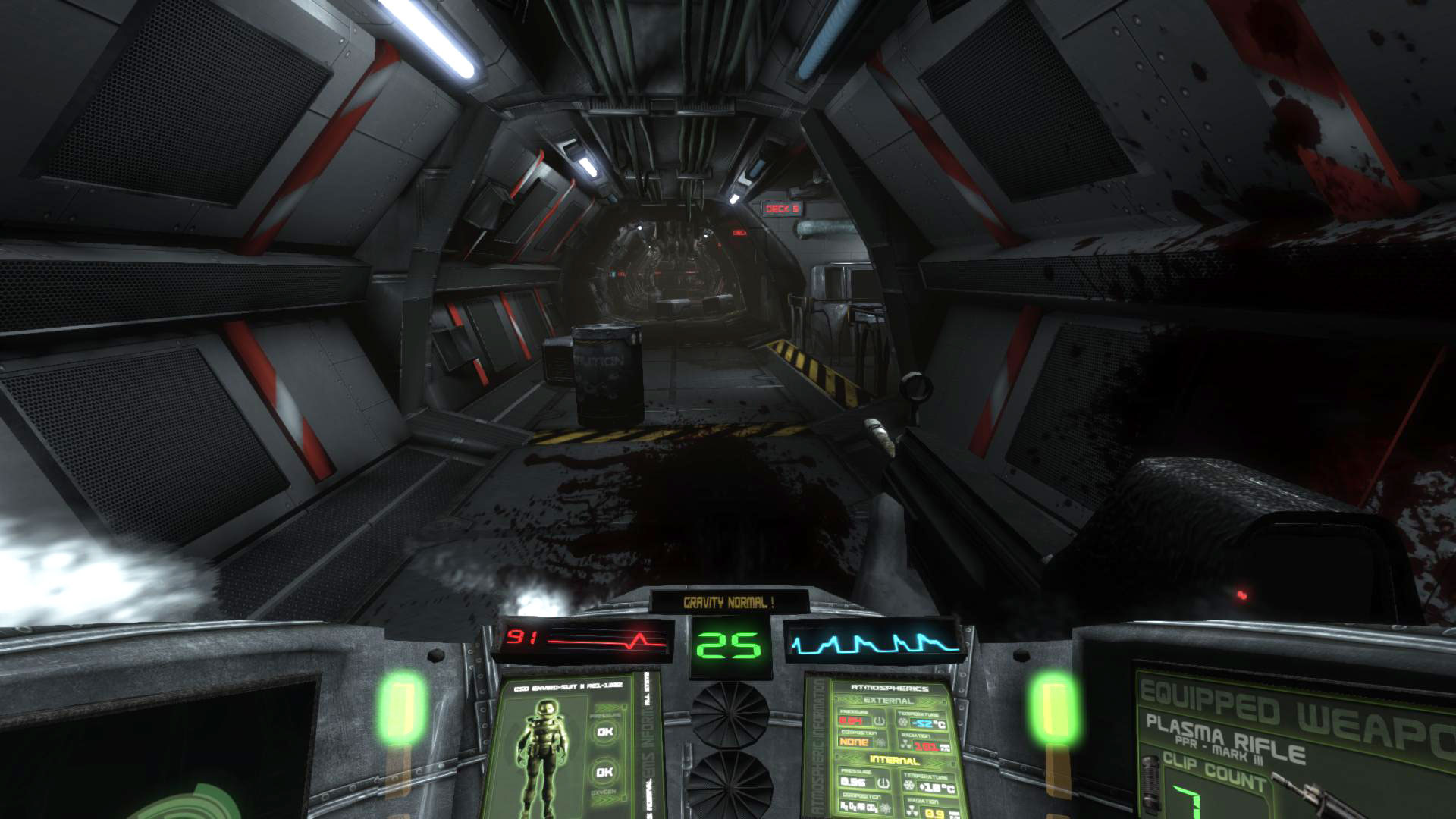Toggle the PRESSURE OK indicator on the suit panel
This screenshot has height=819, width=1456.
click(604, 732)
